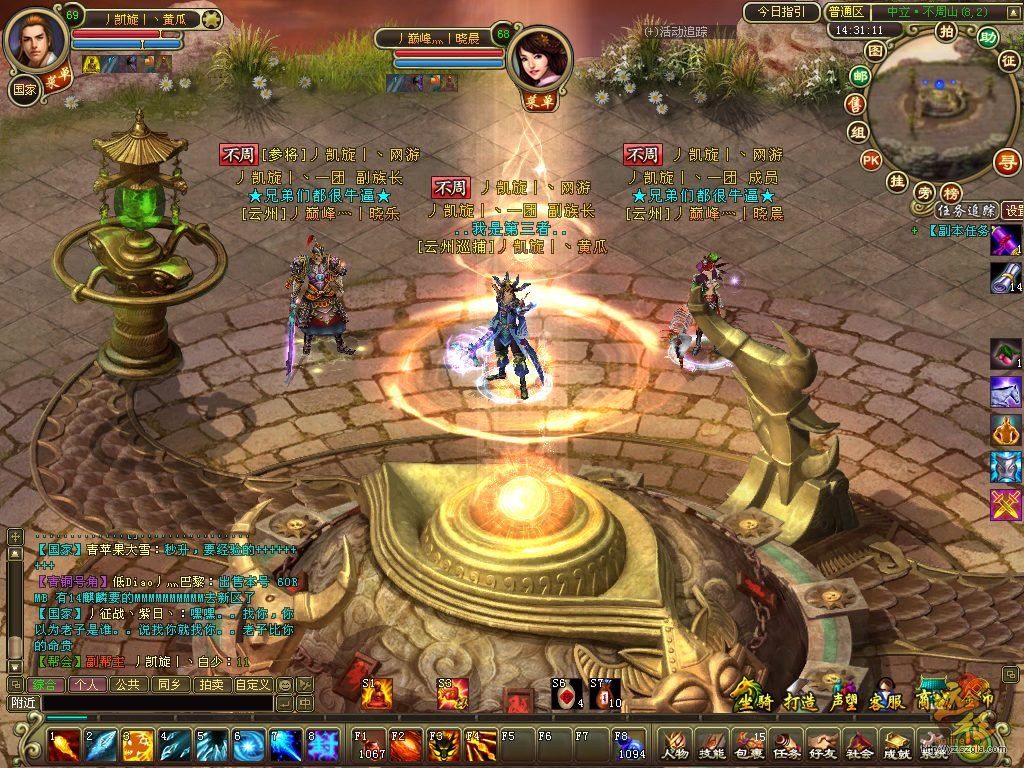The height and width of the screenshot is (768, 1024).
Task: Toggle PK mode beside the minimap
Action: [x=871, y=160]
